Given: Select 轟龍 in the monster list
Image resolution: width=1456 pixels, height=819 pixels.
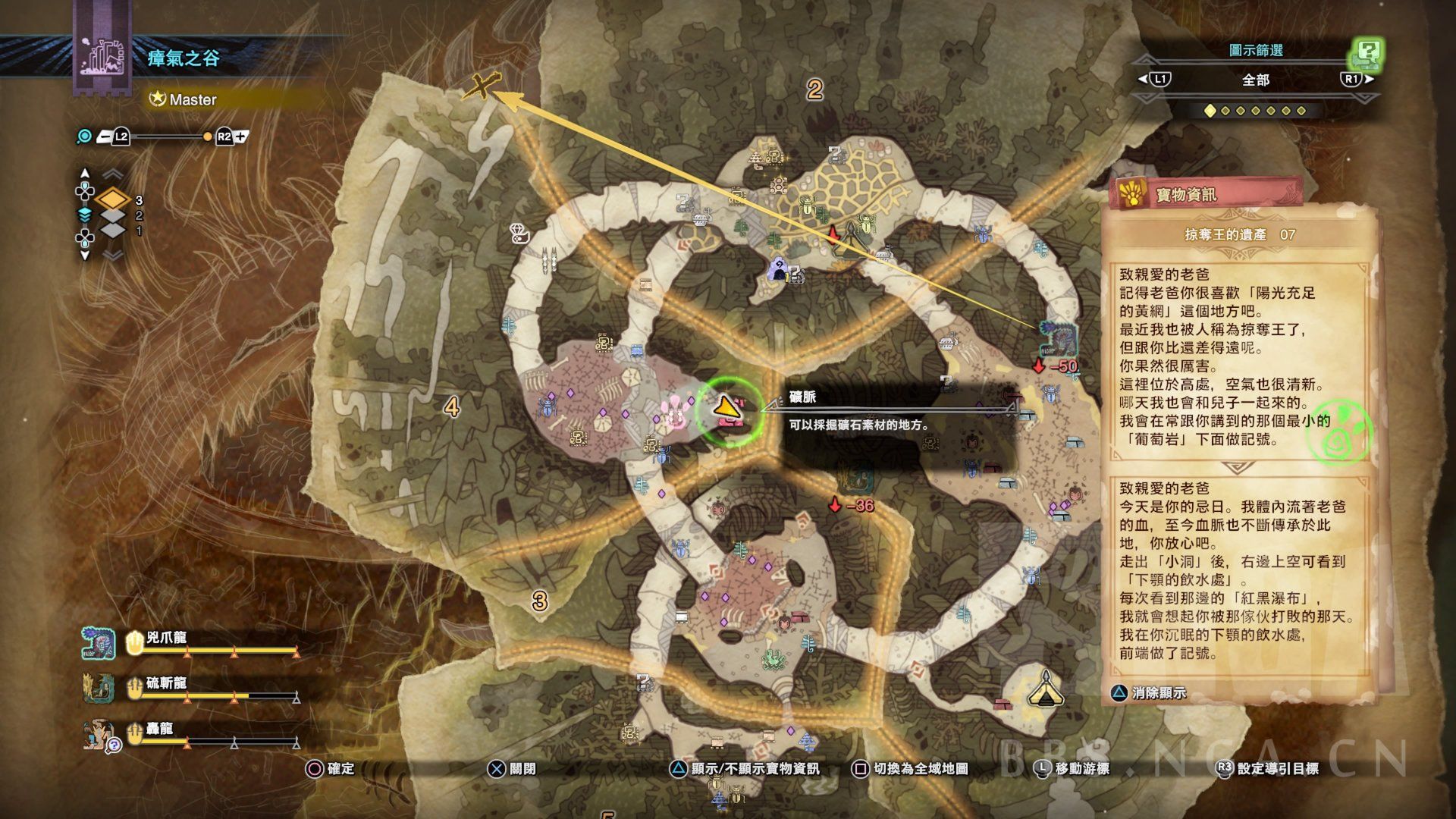Looking at the screenshot, I should [x=159, y=729].
